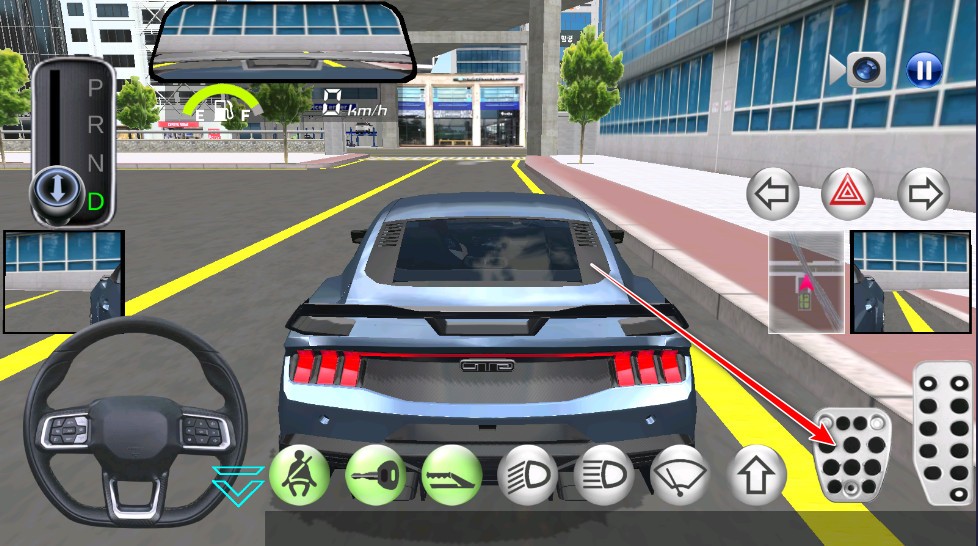Screen dimensions: 978x546
Task: Activate the windshield wipers
Action: (681, 475)
